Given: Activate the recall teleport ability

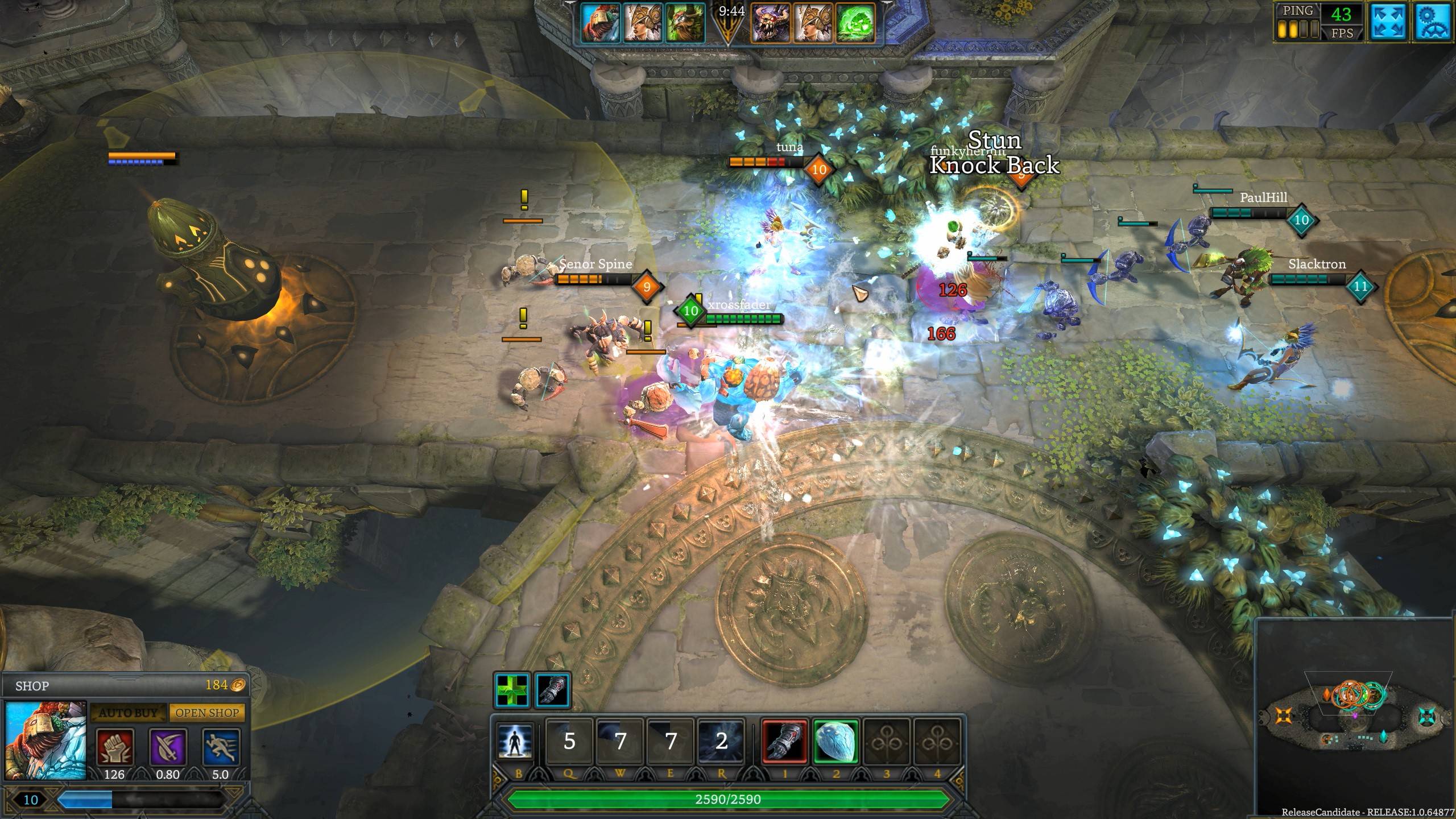Looking at the screenshot, I should click(515, 741).
